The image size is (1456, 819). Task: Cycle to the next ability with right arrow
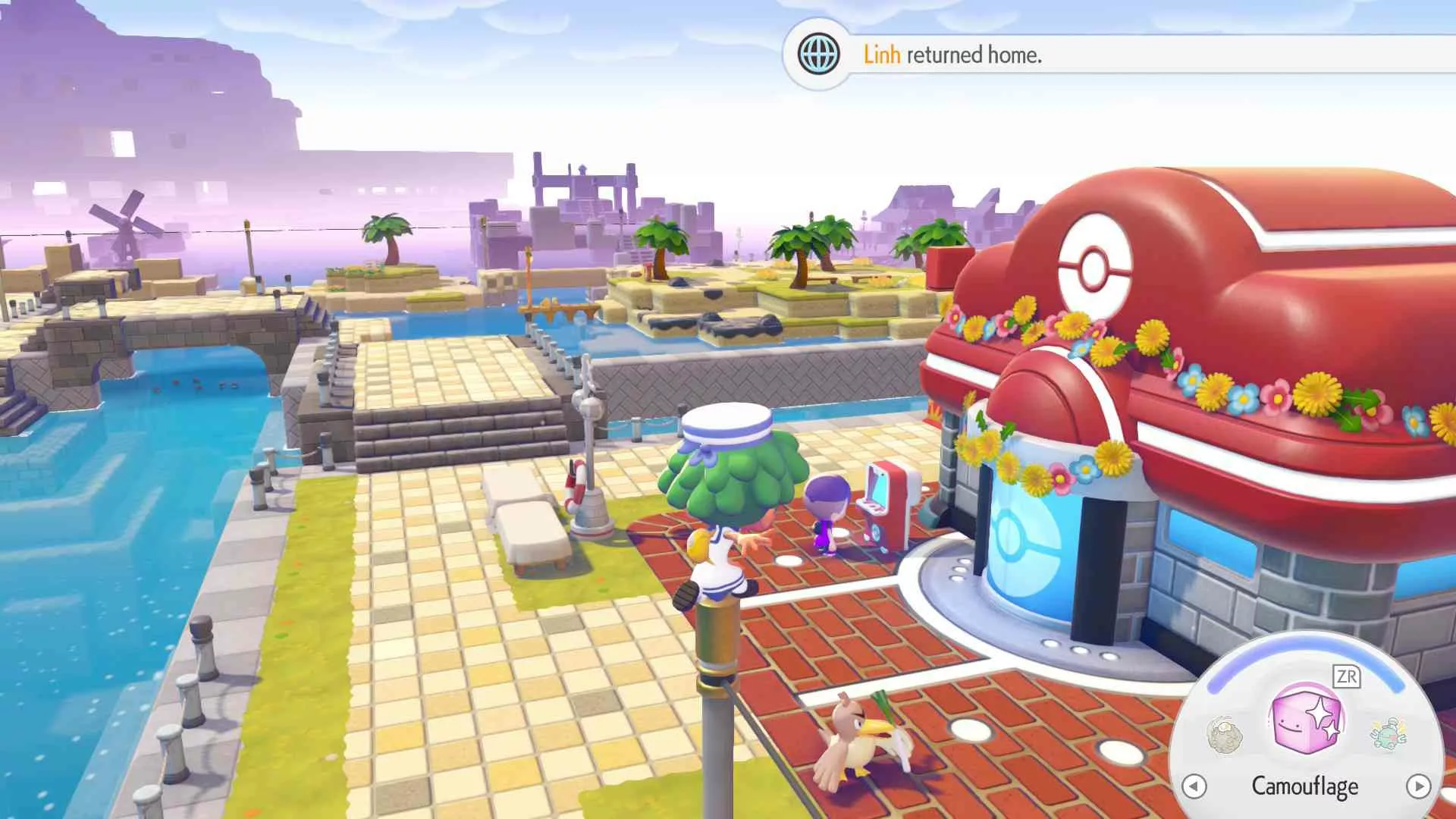coord(1417,786)
